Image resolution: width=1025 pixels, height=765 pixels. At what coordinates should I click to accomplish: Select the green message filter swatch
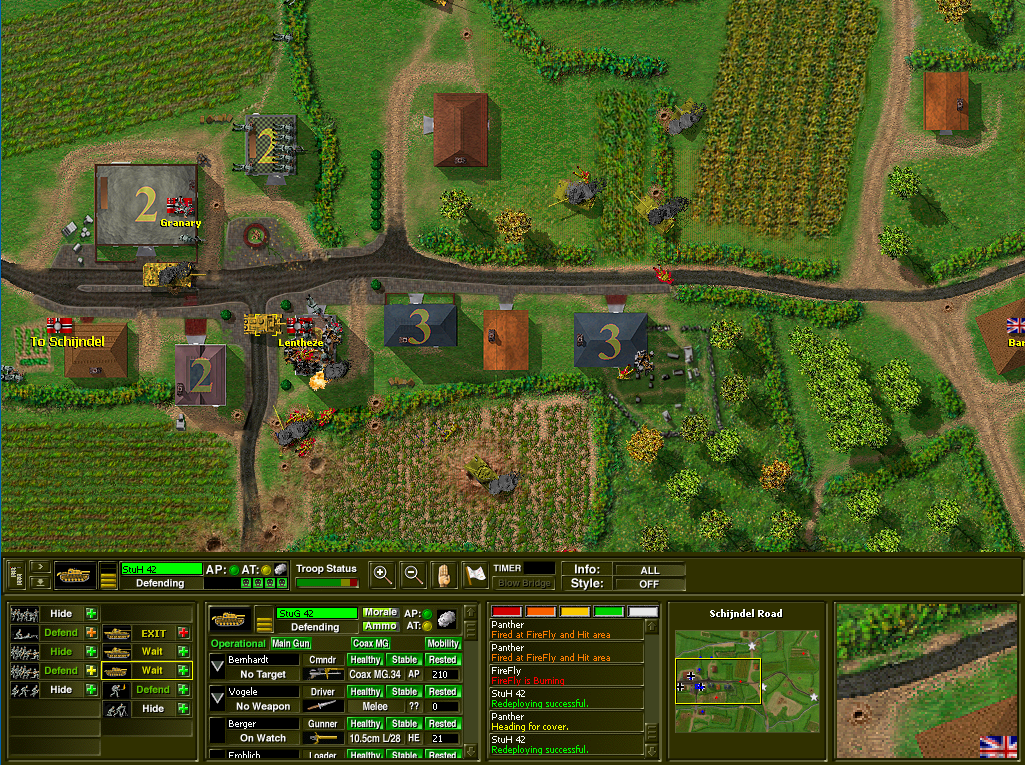pos(608,611)
